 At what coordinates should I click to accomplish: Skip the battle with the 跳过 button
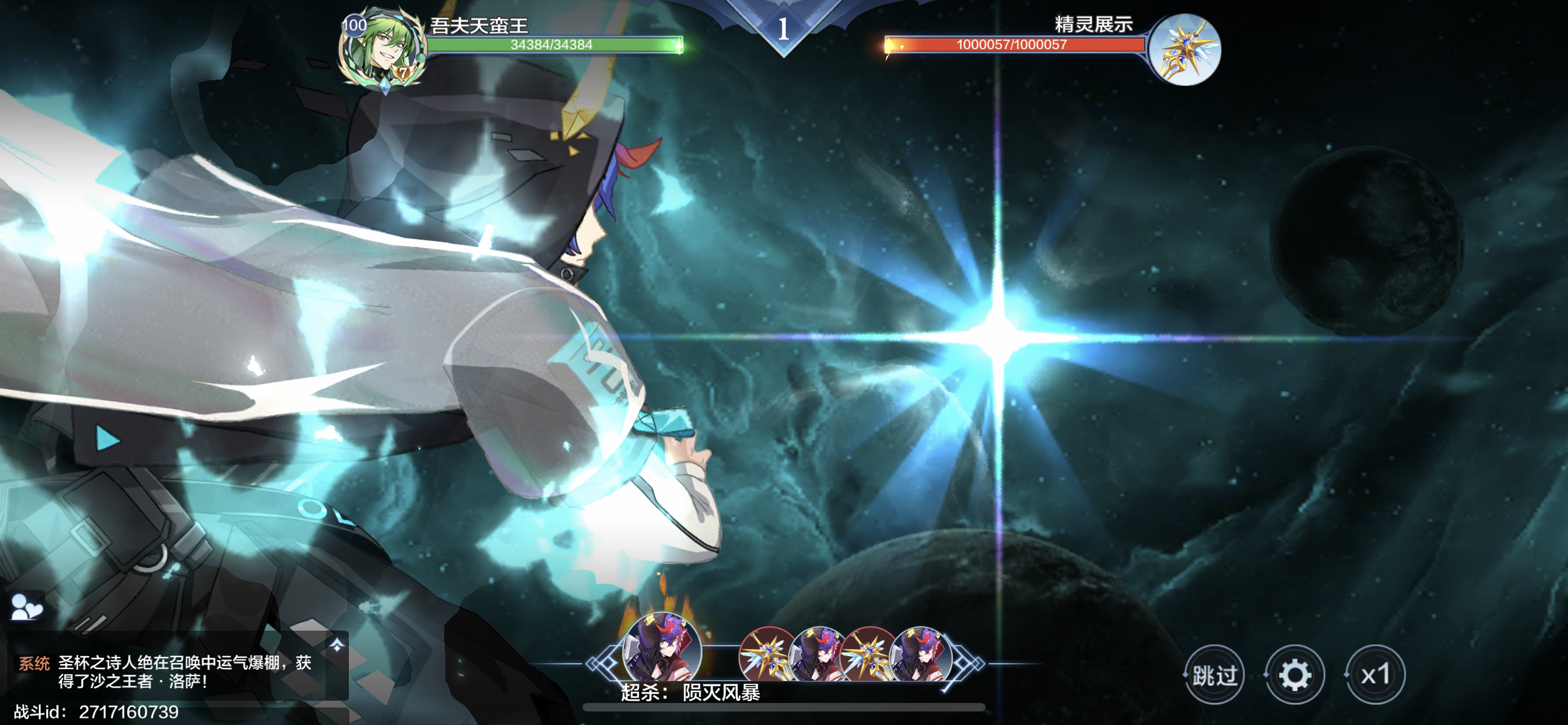[x=1214, y=675]
